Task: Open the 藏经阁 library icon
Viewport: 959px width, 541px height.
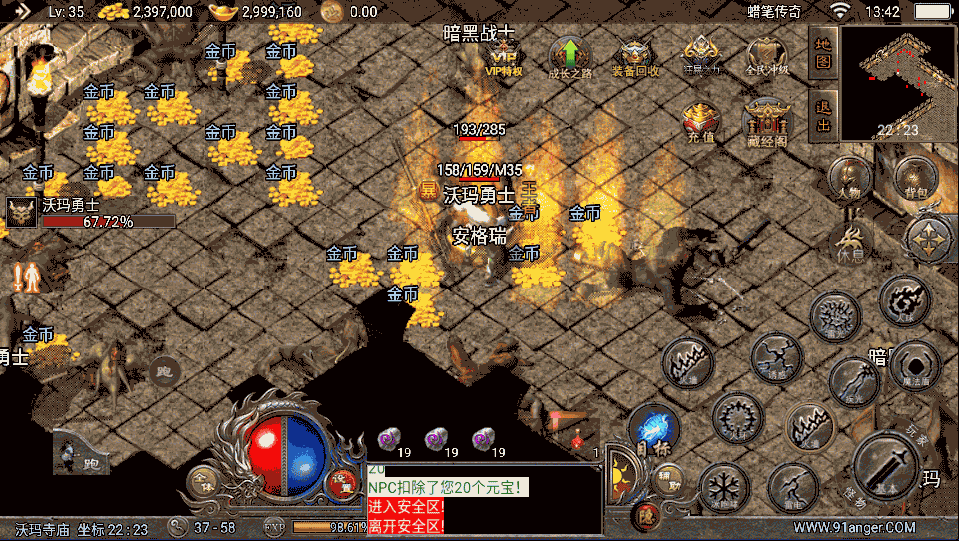Action: coord(765,122)
